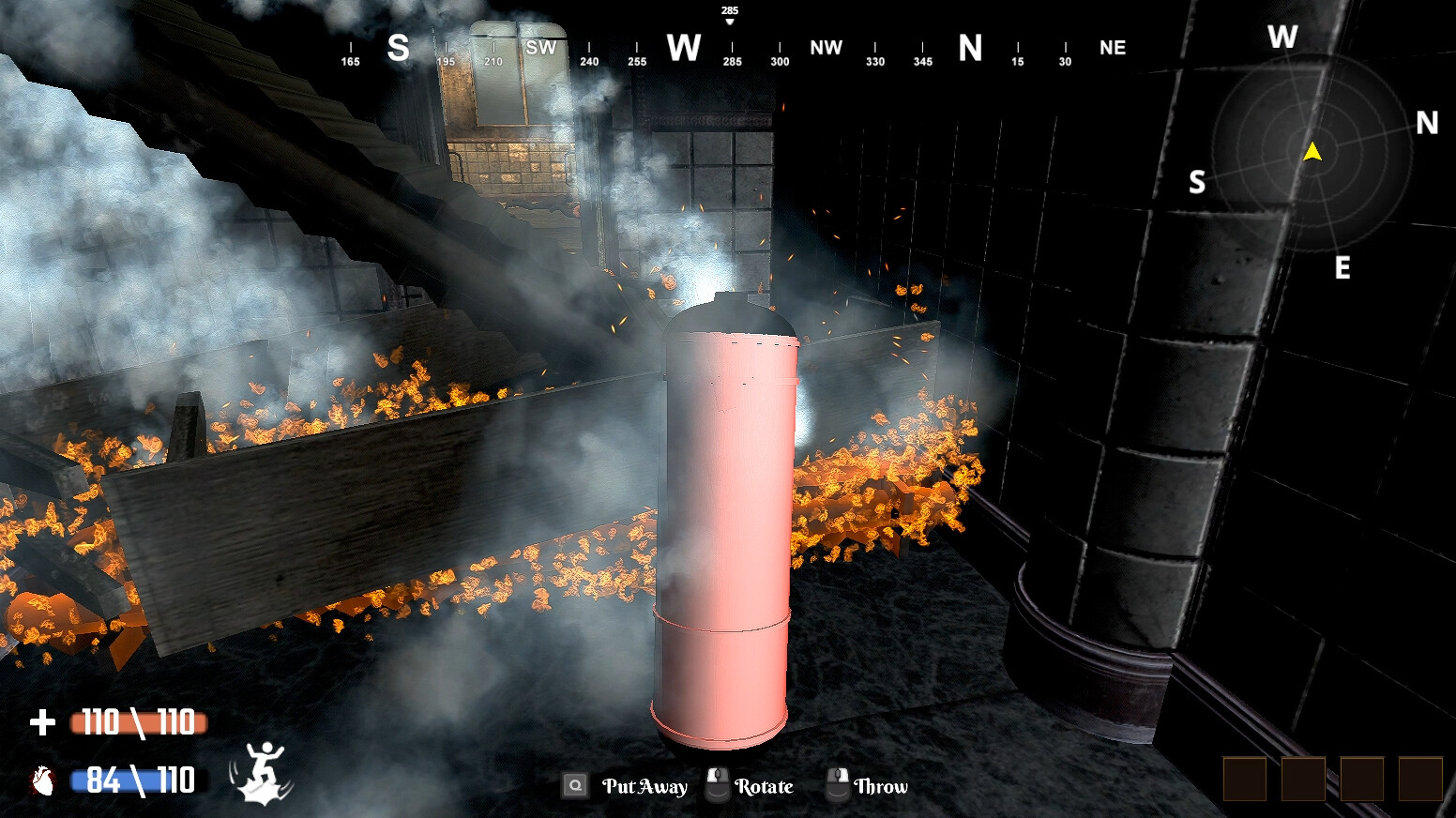1456x818 pixels.
Task: Click the yellow arrow on the compass dial
Action: coord(1312,150)
